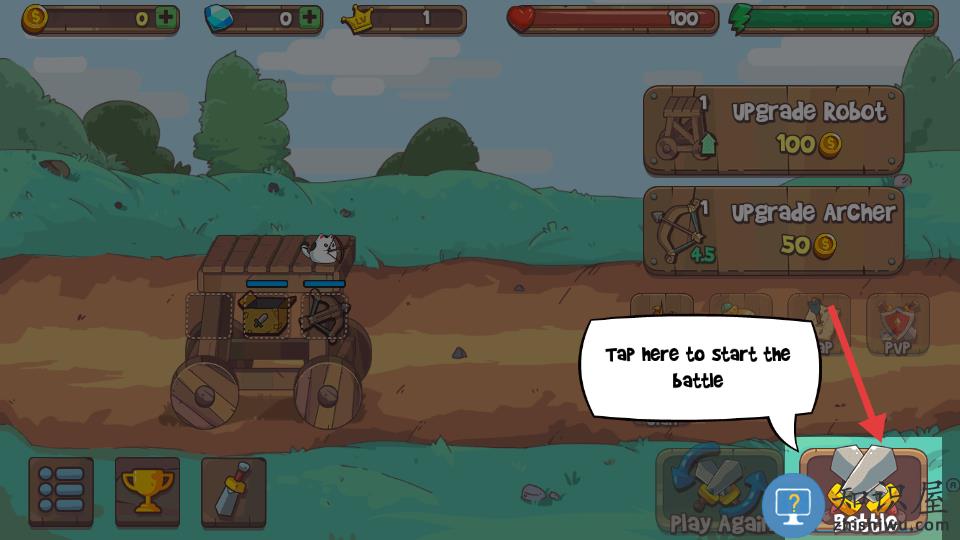Show the trophy achievements screen
Viewport: 960px width, 540px height.
tap(147, 491)
